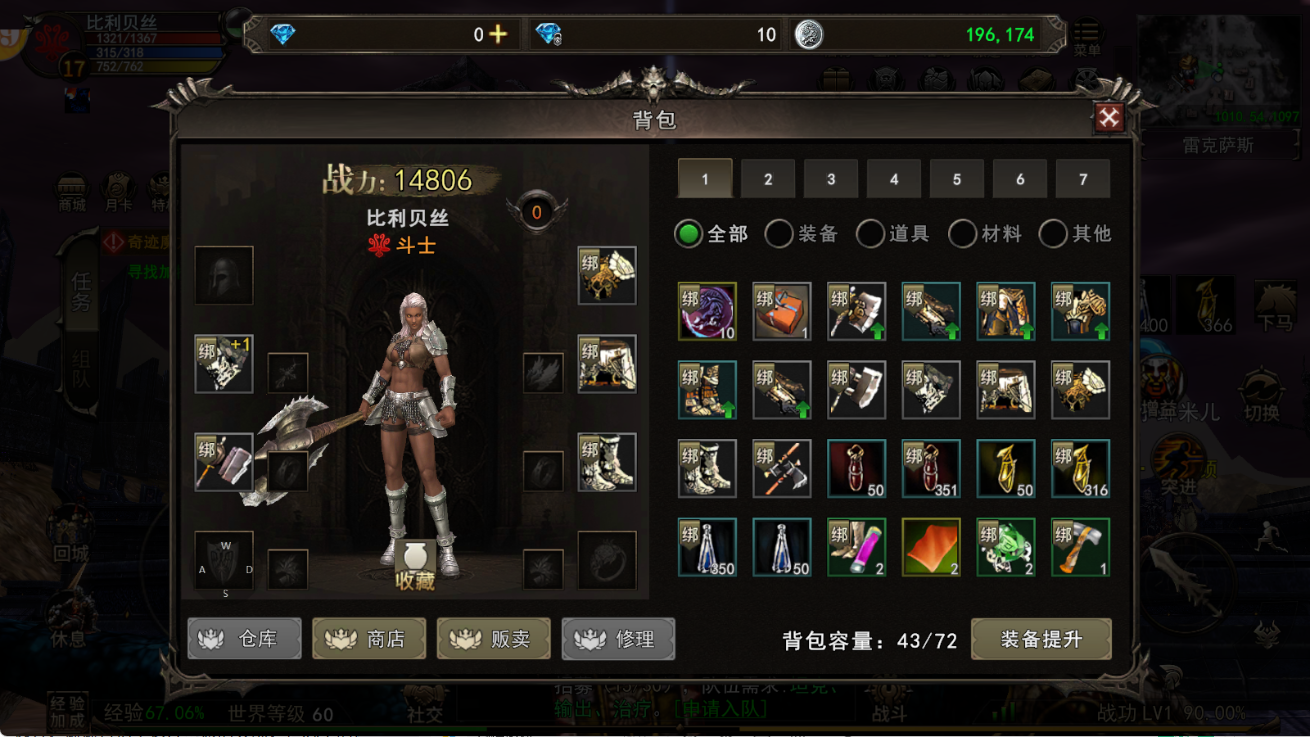Show only 材料 materials
Viewport: 1310px width, 737px height.
962,234
